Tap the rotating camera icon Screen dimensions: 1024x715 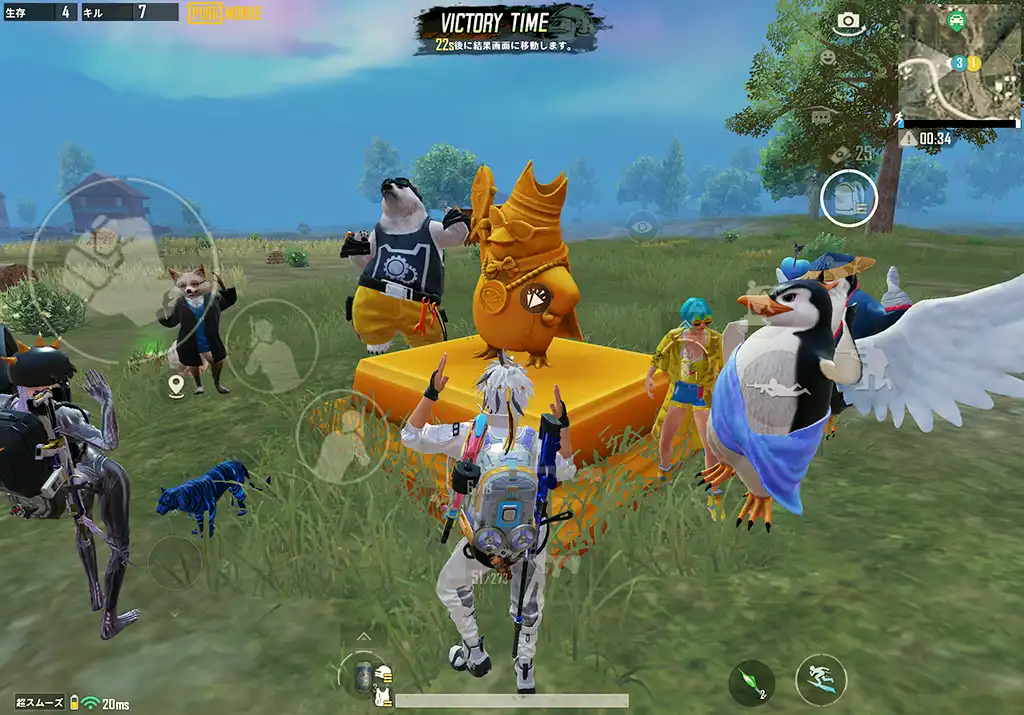848,22
